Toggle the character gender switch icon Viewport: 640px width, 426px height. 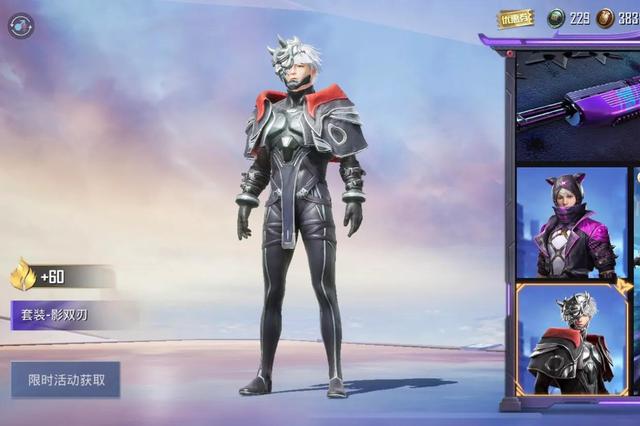(x=20, y=25)
